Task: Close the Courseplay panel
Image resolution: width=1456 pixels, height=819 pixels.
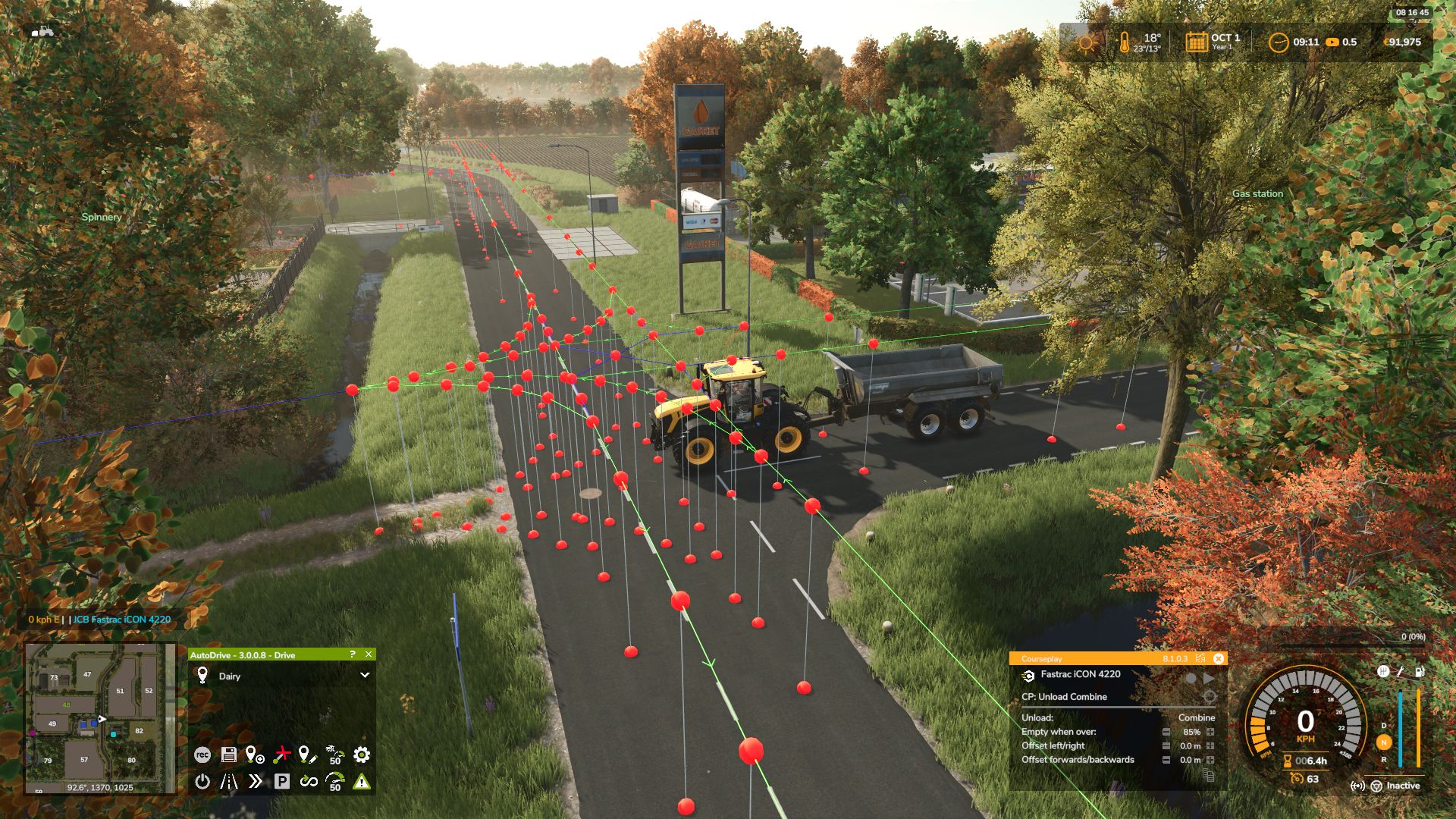Action: (x=1219, y=658)
